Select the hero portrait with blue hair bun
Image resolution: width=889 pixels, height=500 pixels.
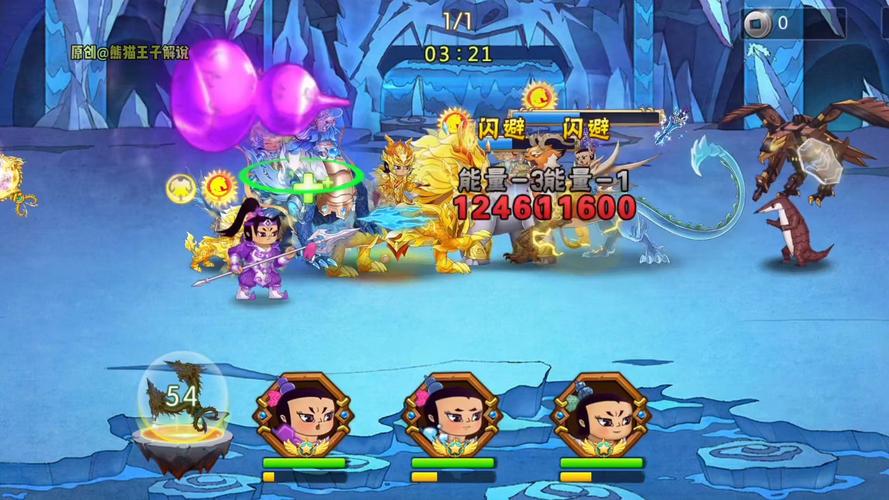[451, 415]
